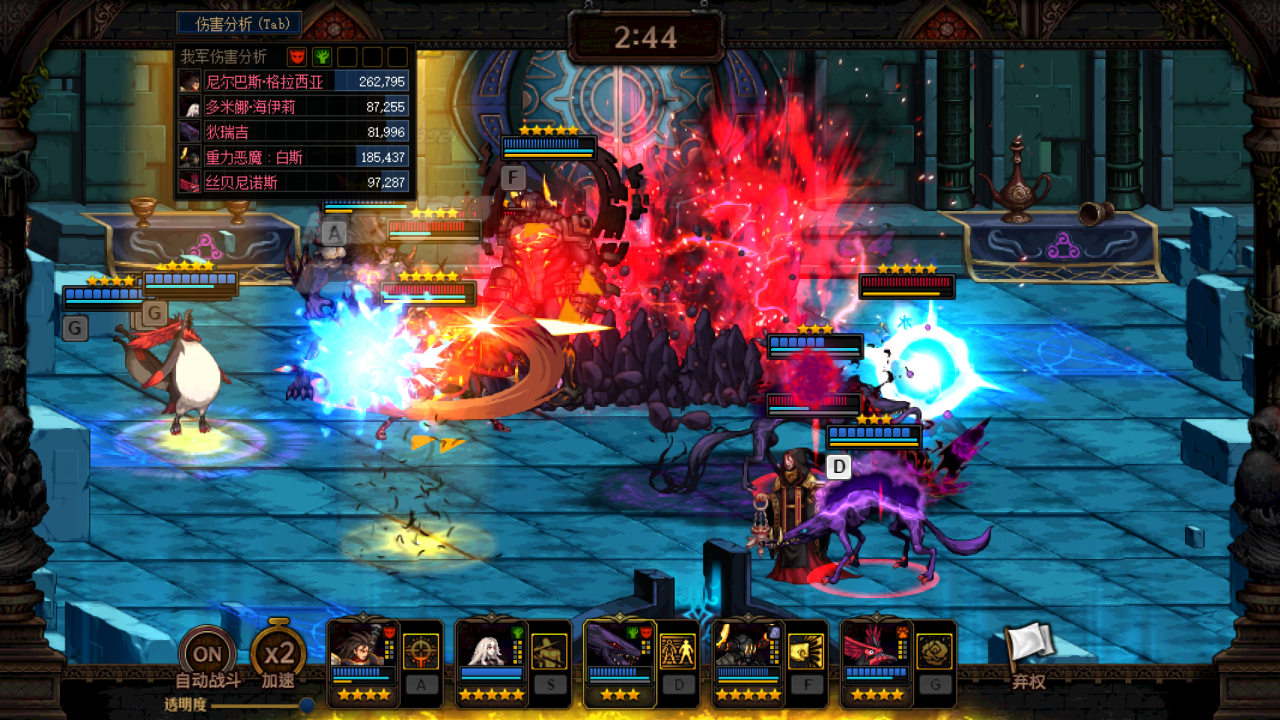
Task: Select 尼尔巴斯·格拉西亚 damage row
Action: (x=292, y=82)
